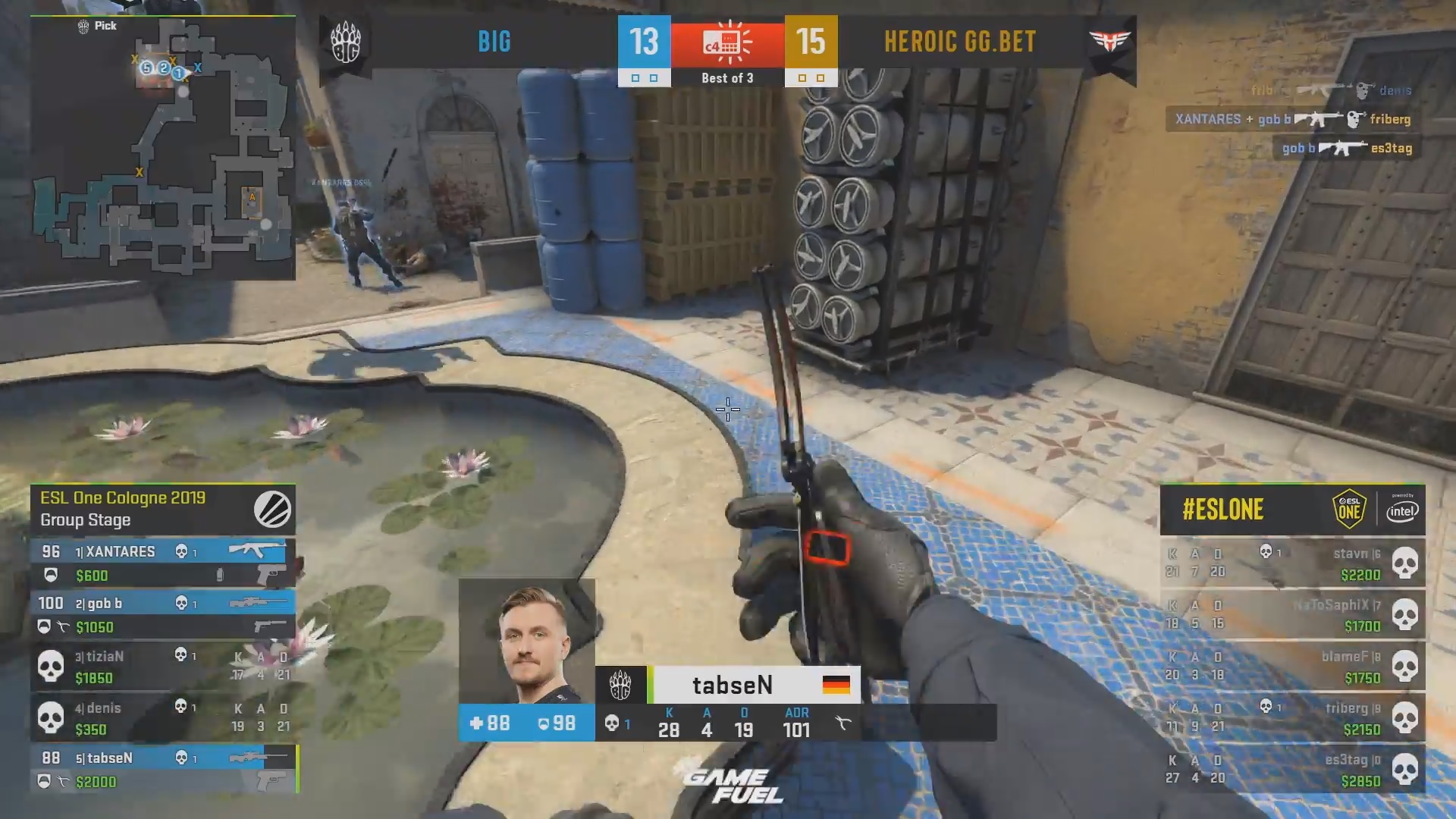Click the radar minimap
Image resolution: width=1456 pixels, height=819 pixels.
pyautogui.click(x=163, y=148)
